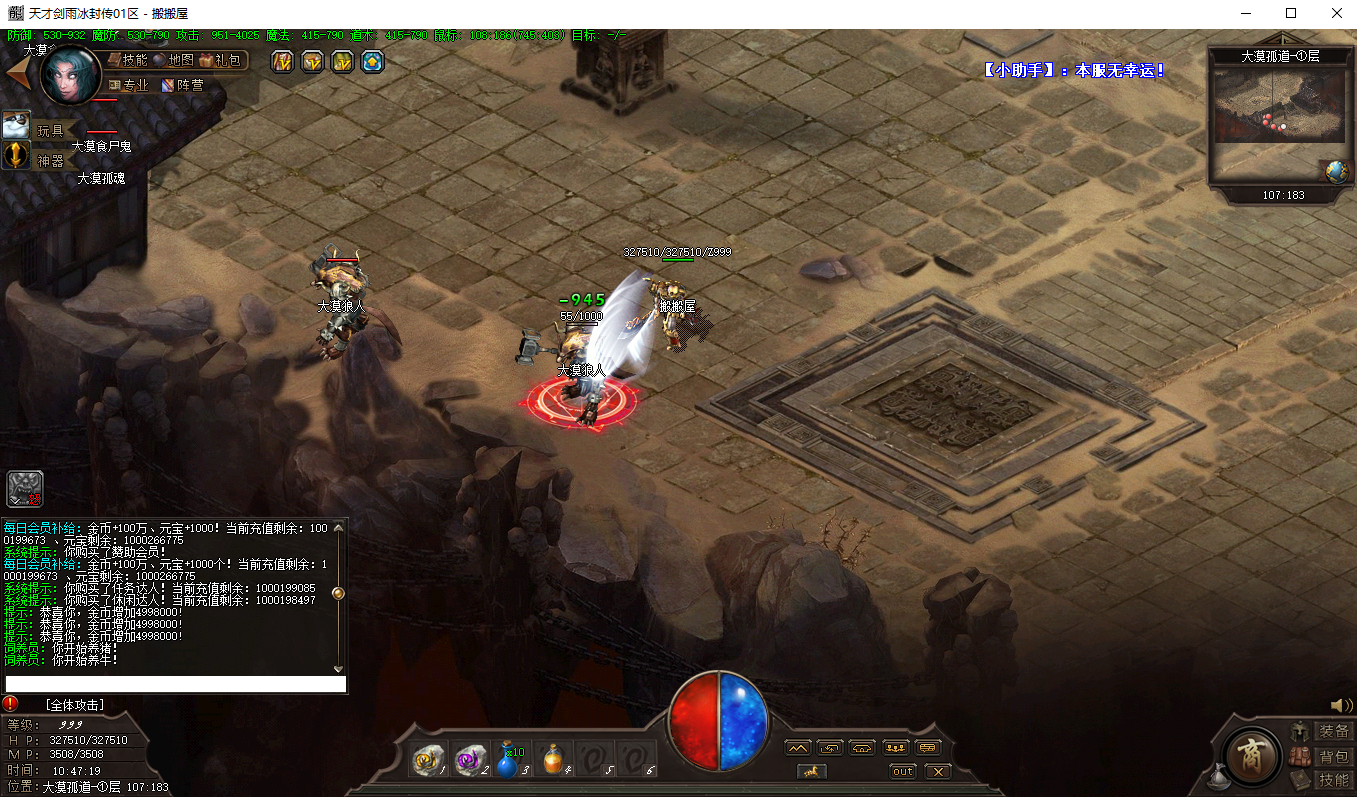Click the globe icon on the minimap

point(1336,172)
